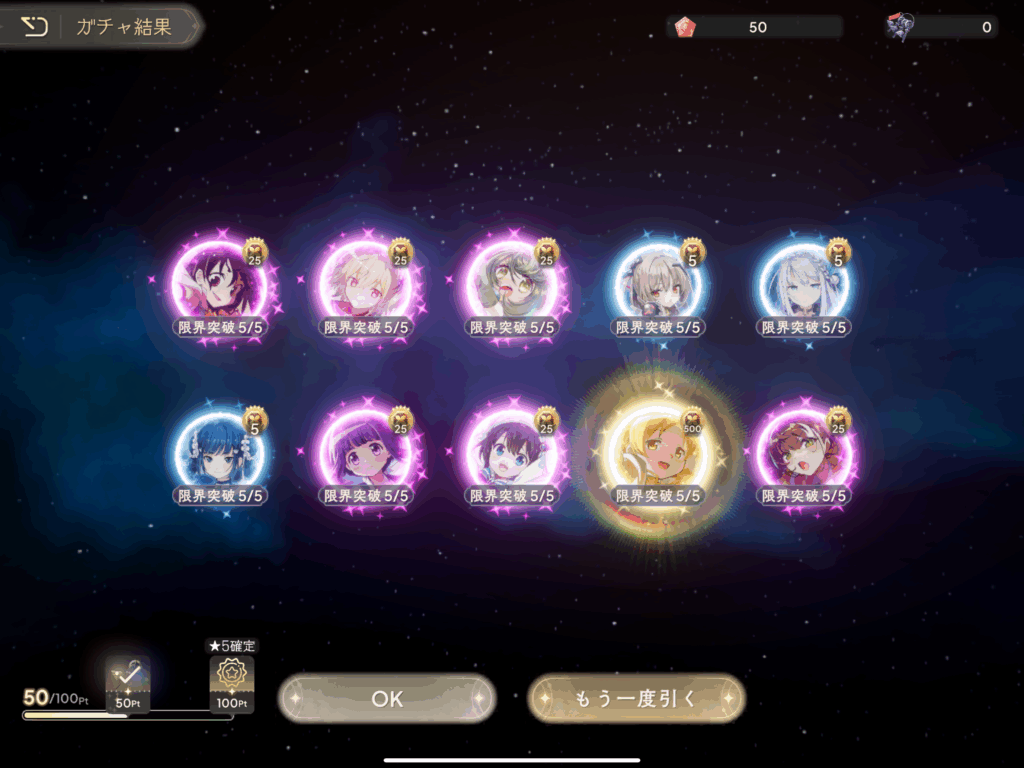This screenshot has height=768, width=1024.
Task: Tap the red gem currency counter
Action: [755, 27]
